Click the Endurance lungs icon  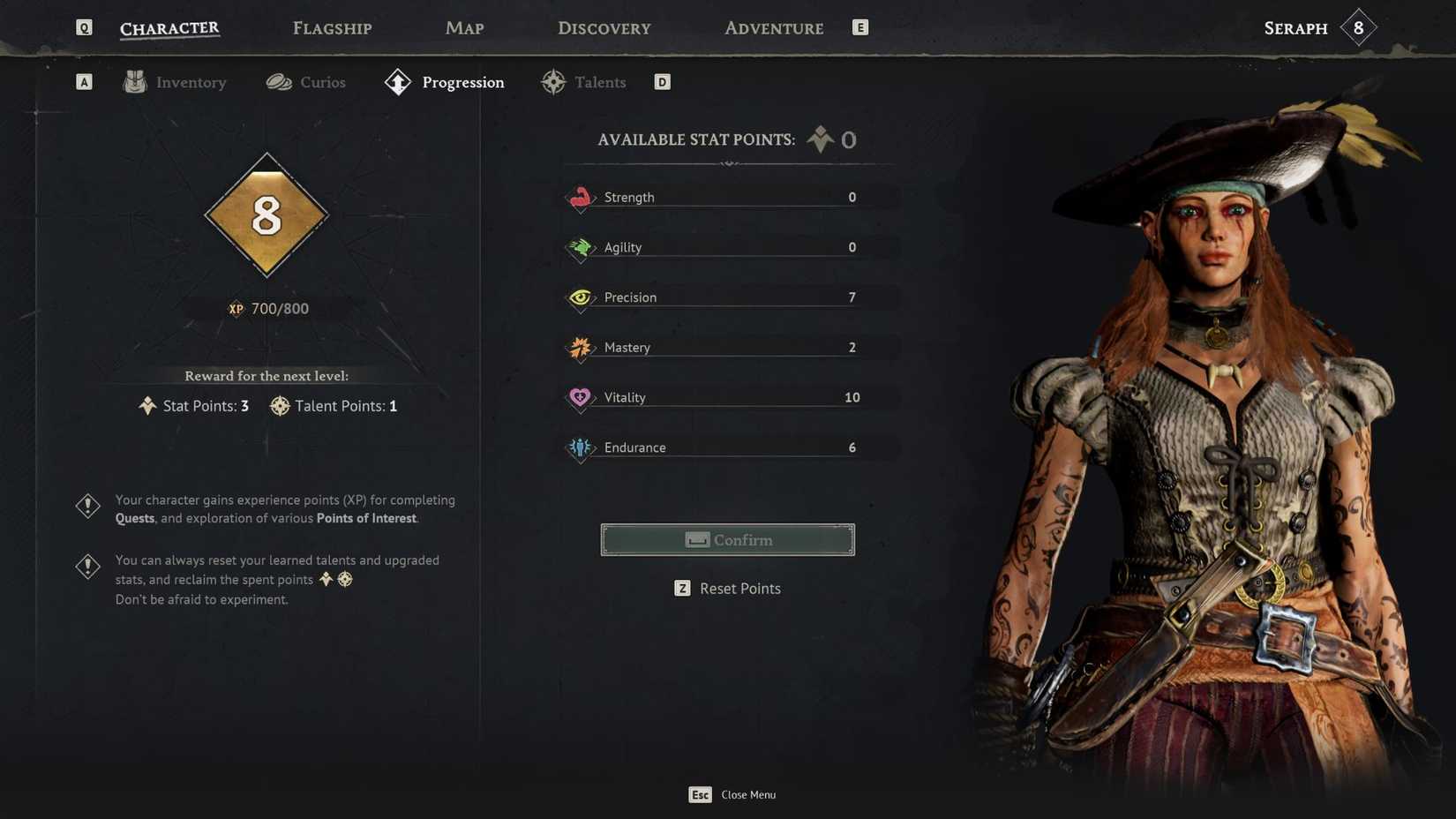click(x=580, y=447)
